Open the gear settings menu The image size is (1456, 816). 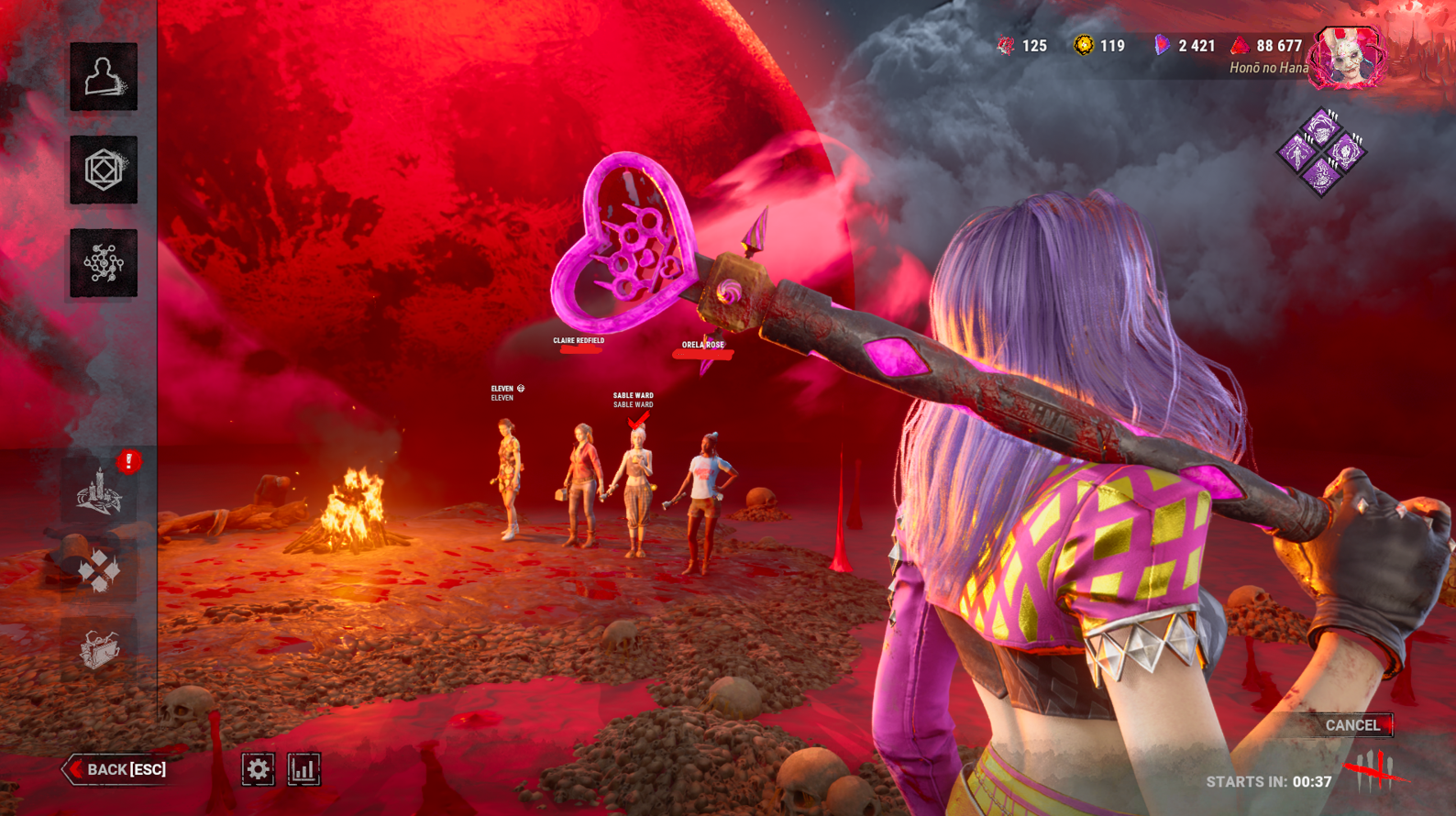pos(258,769)
